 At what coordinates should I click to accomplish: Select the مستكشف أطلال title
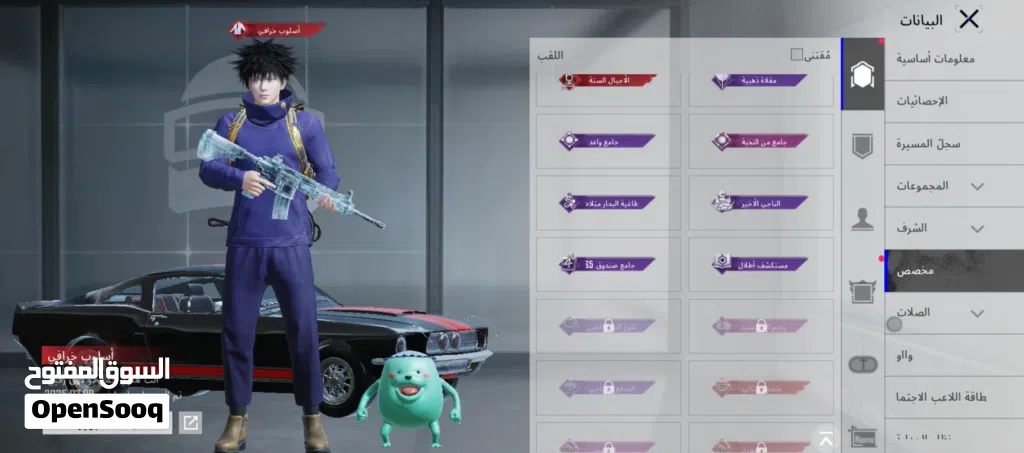(x=761, y=264)
